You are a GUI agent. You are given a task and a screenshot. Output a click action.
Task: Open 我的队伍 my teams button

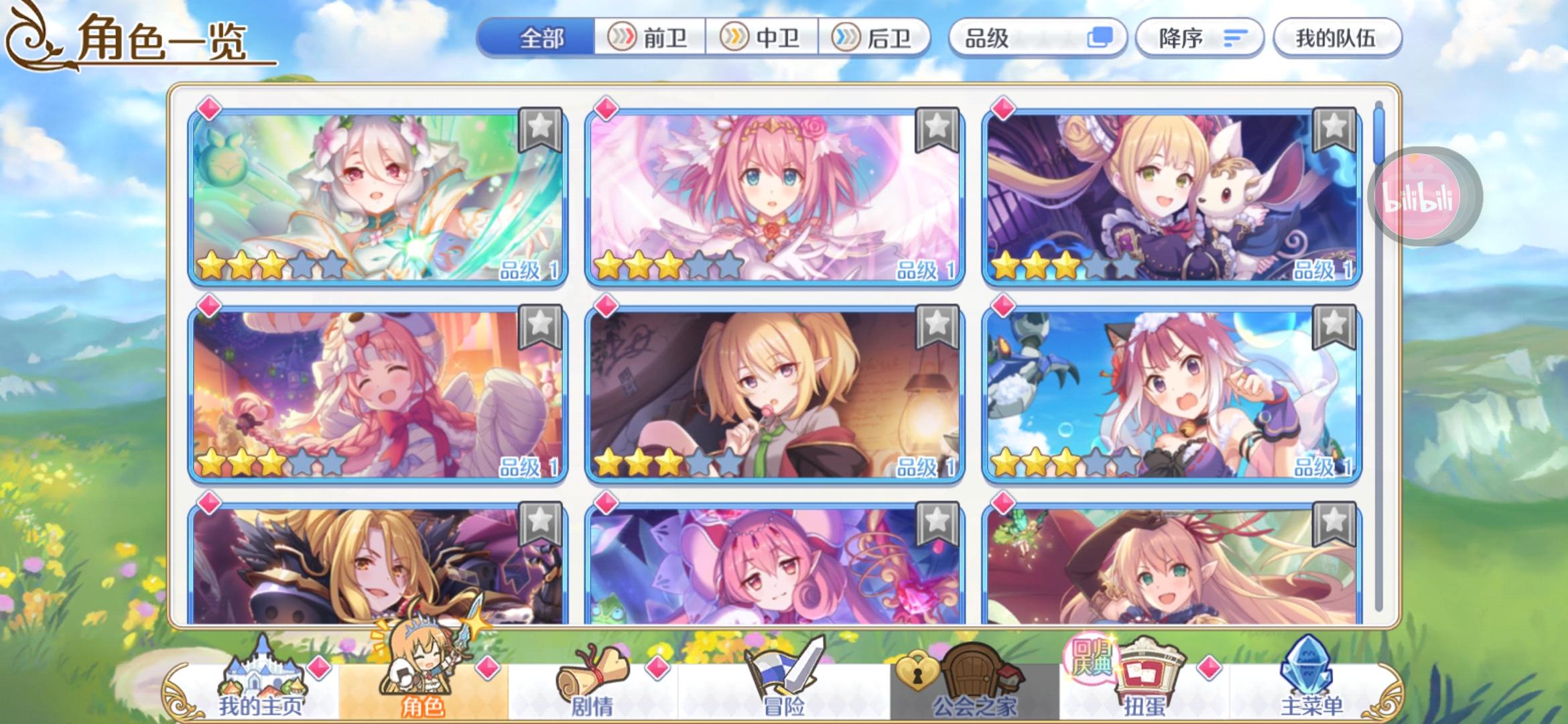[x=1337, y=38]
